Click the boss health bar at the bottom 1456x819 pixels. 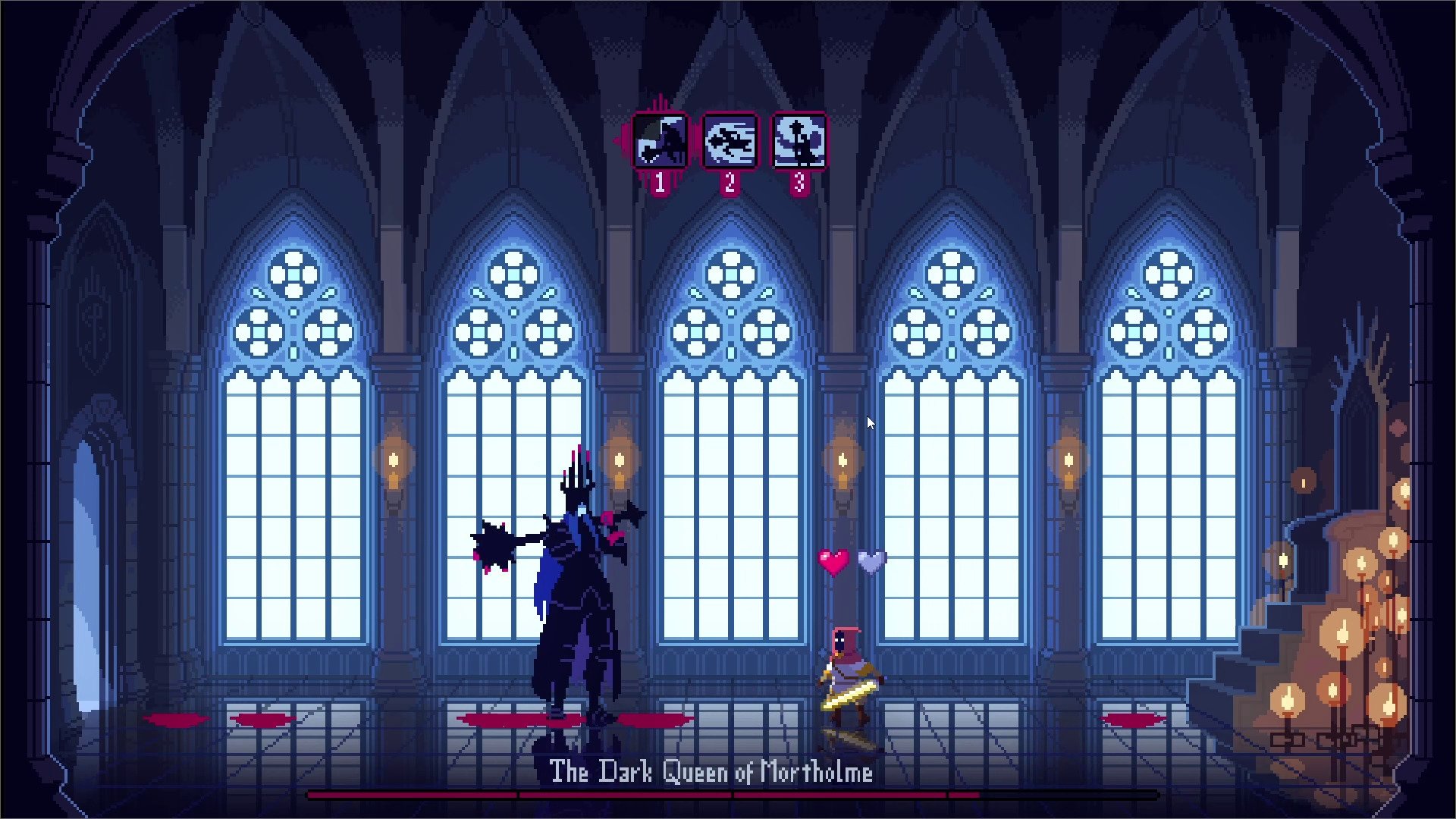pos(682,795)
